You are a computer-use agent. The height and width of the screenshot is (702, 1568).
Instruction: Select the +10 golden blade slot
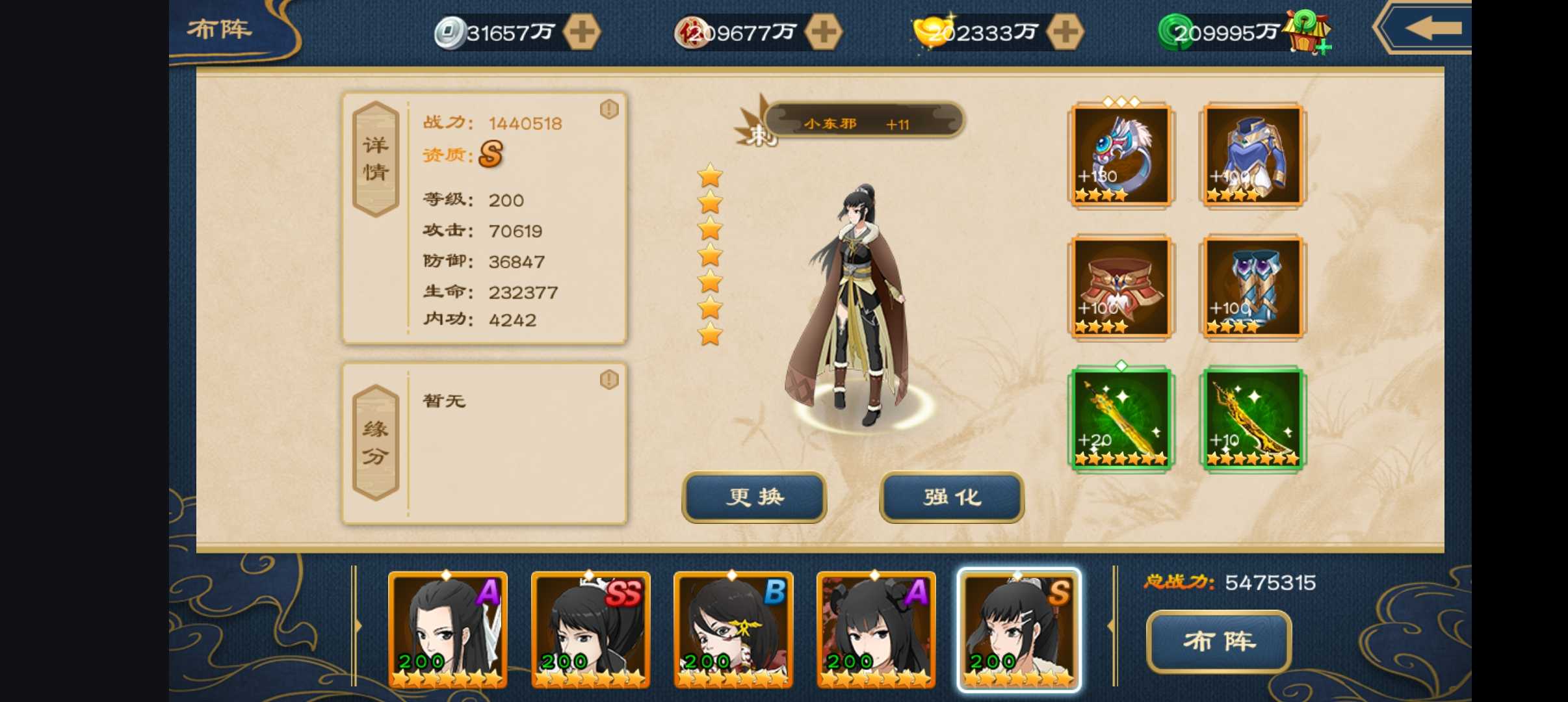(1252, 419)
